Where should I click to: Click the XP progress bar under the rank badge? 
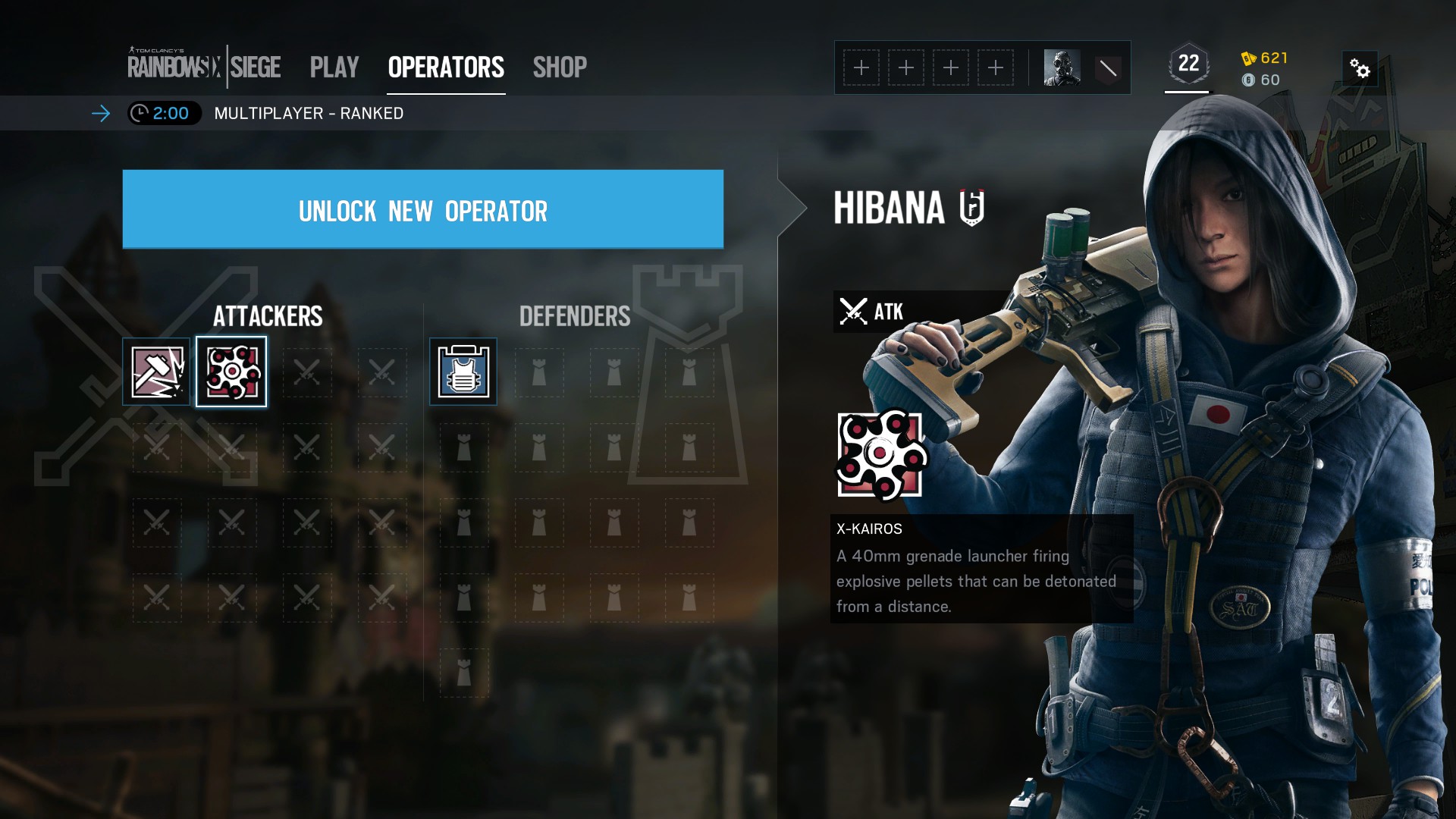1185,90
